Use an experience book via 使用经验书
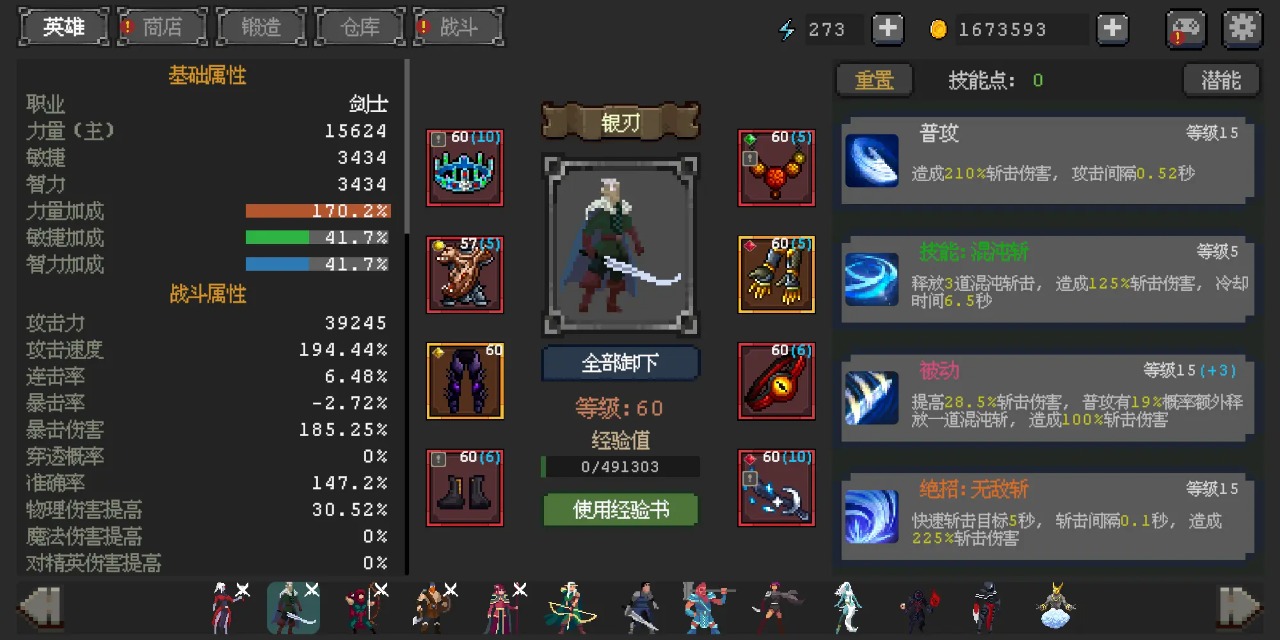The image size is (1280, 640). tap(620, 510)
